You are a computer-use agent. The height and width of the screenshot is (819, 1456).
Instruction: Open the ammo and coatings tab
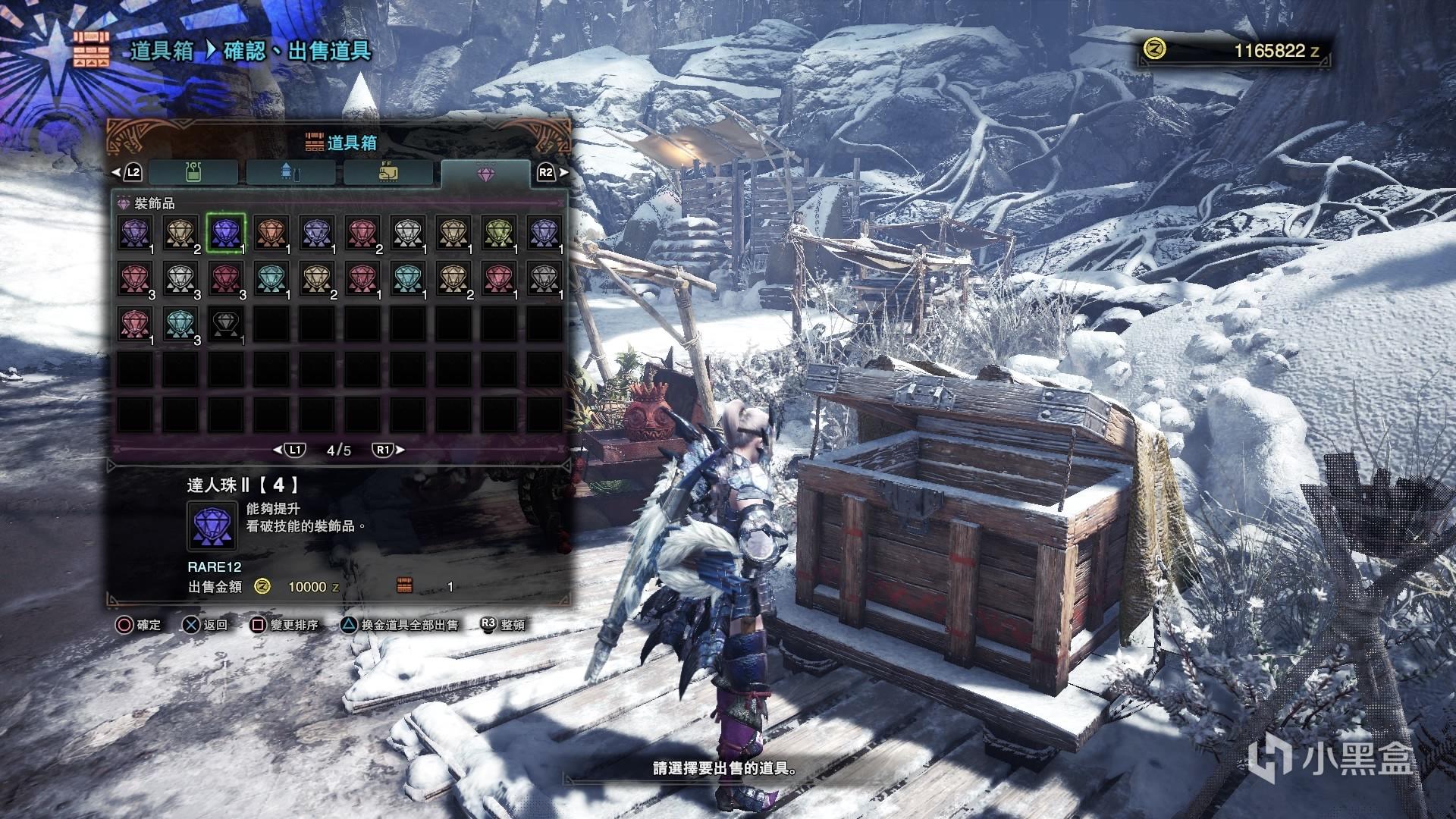coord(290,173)
